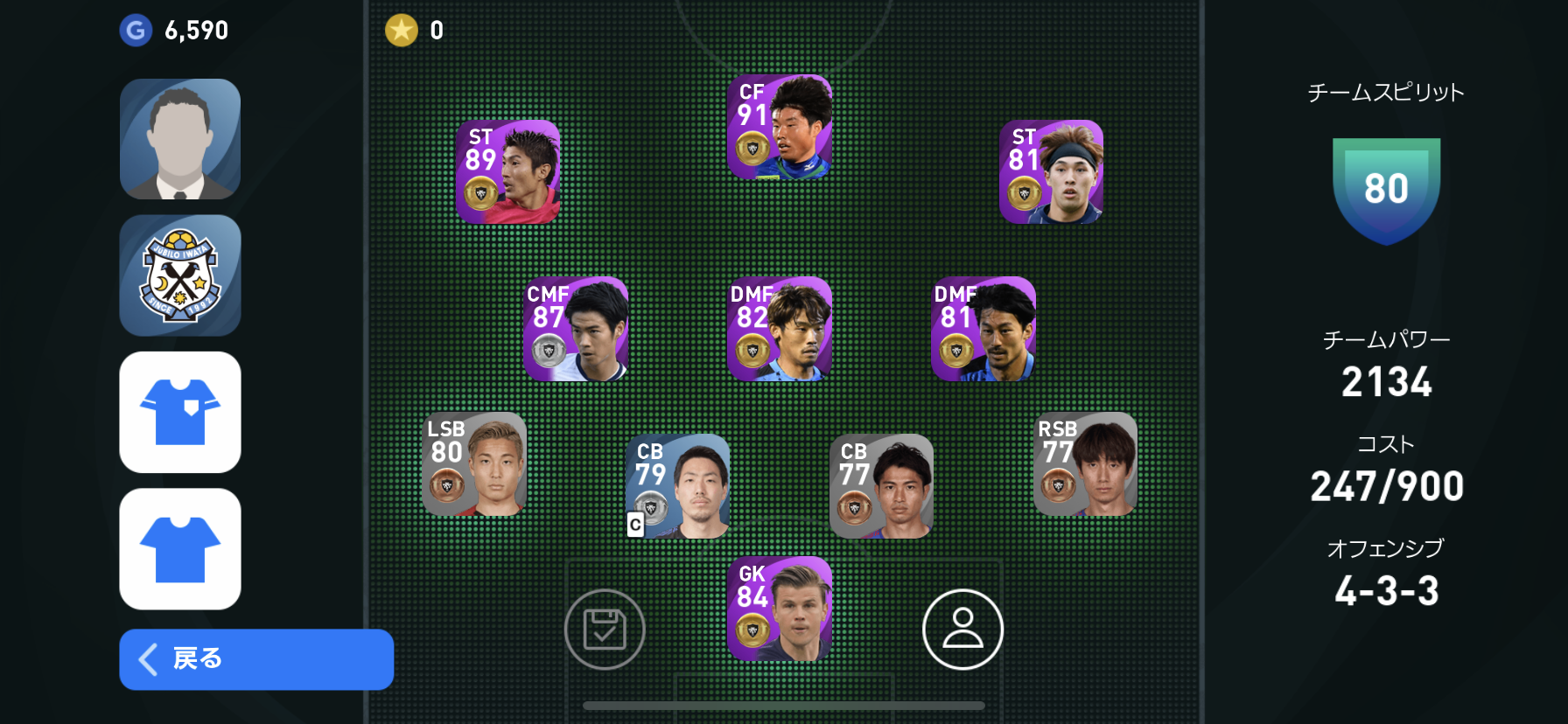Pick the RSB 77 defender card
This screenshot has height=724, width=1568.
(x=1085, y=464)
